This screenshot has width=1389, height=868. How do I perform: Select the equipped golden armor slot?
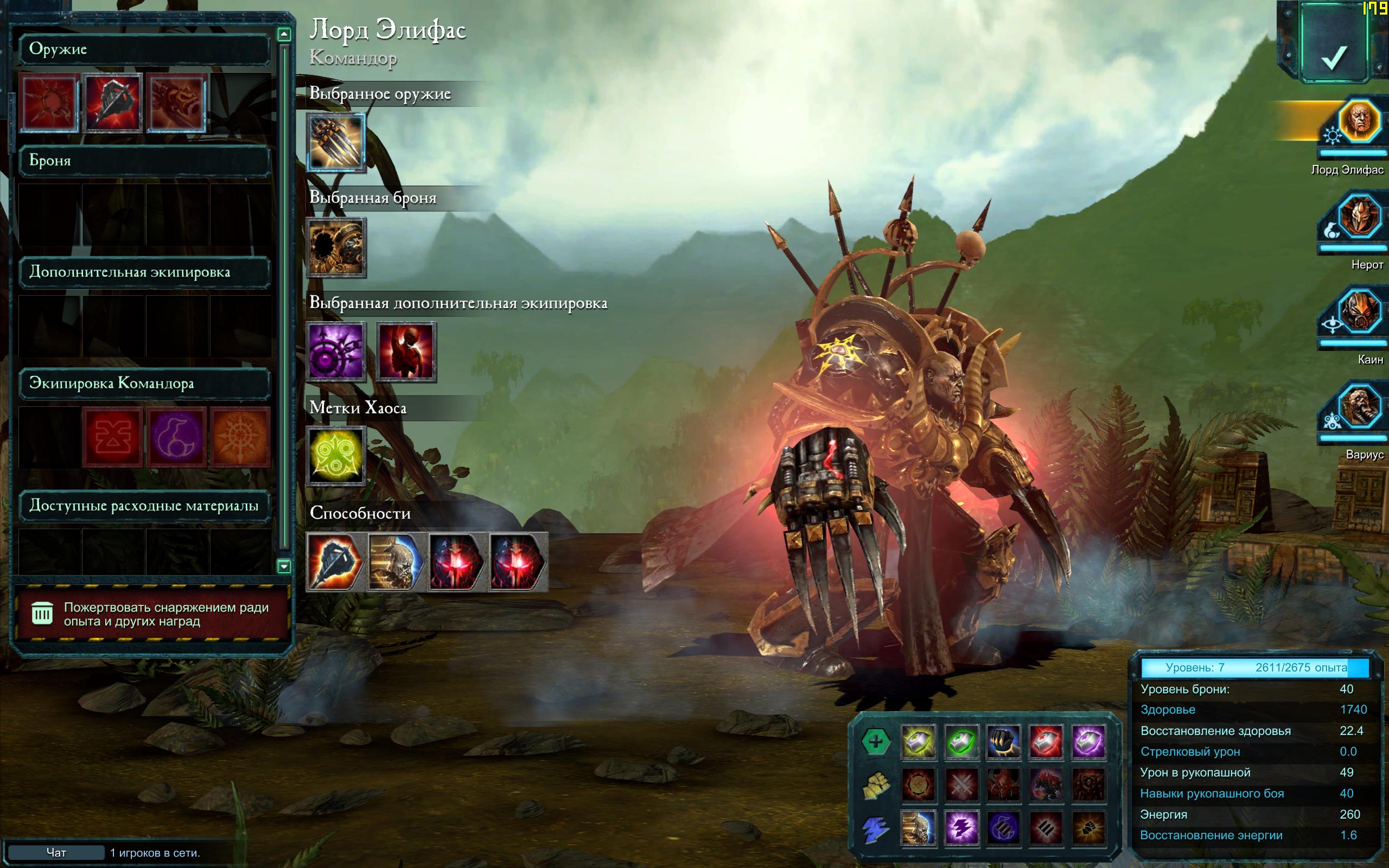point(336,247)
